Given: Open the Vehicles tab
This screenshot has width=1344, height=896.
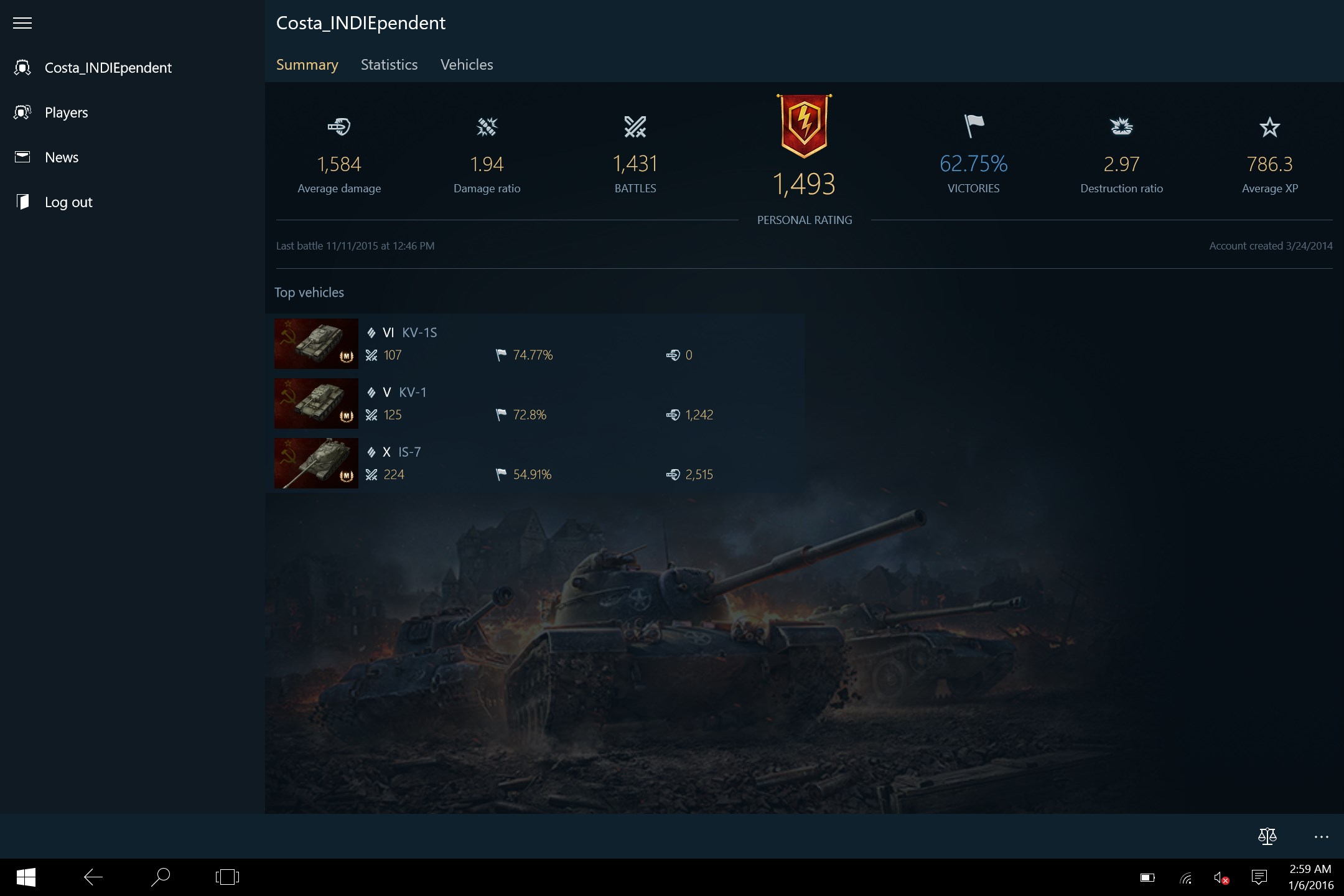Looking at the screenshot, I should pos(466,65).
